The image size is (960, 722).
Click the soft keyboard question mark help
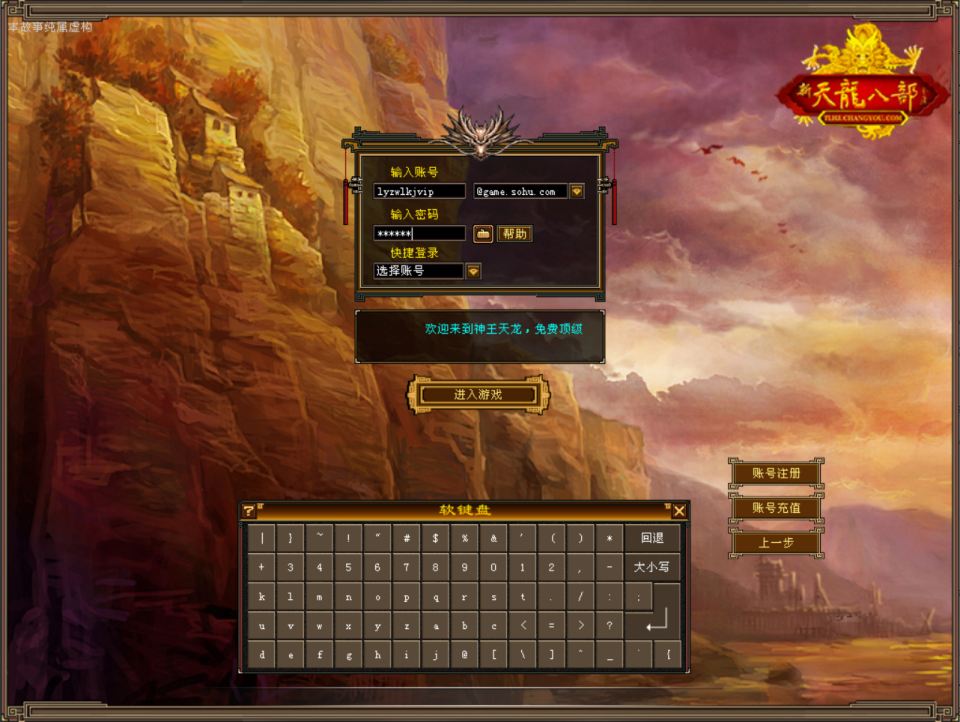[x=249, y=511]
